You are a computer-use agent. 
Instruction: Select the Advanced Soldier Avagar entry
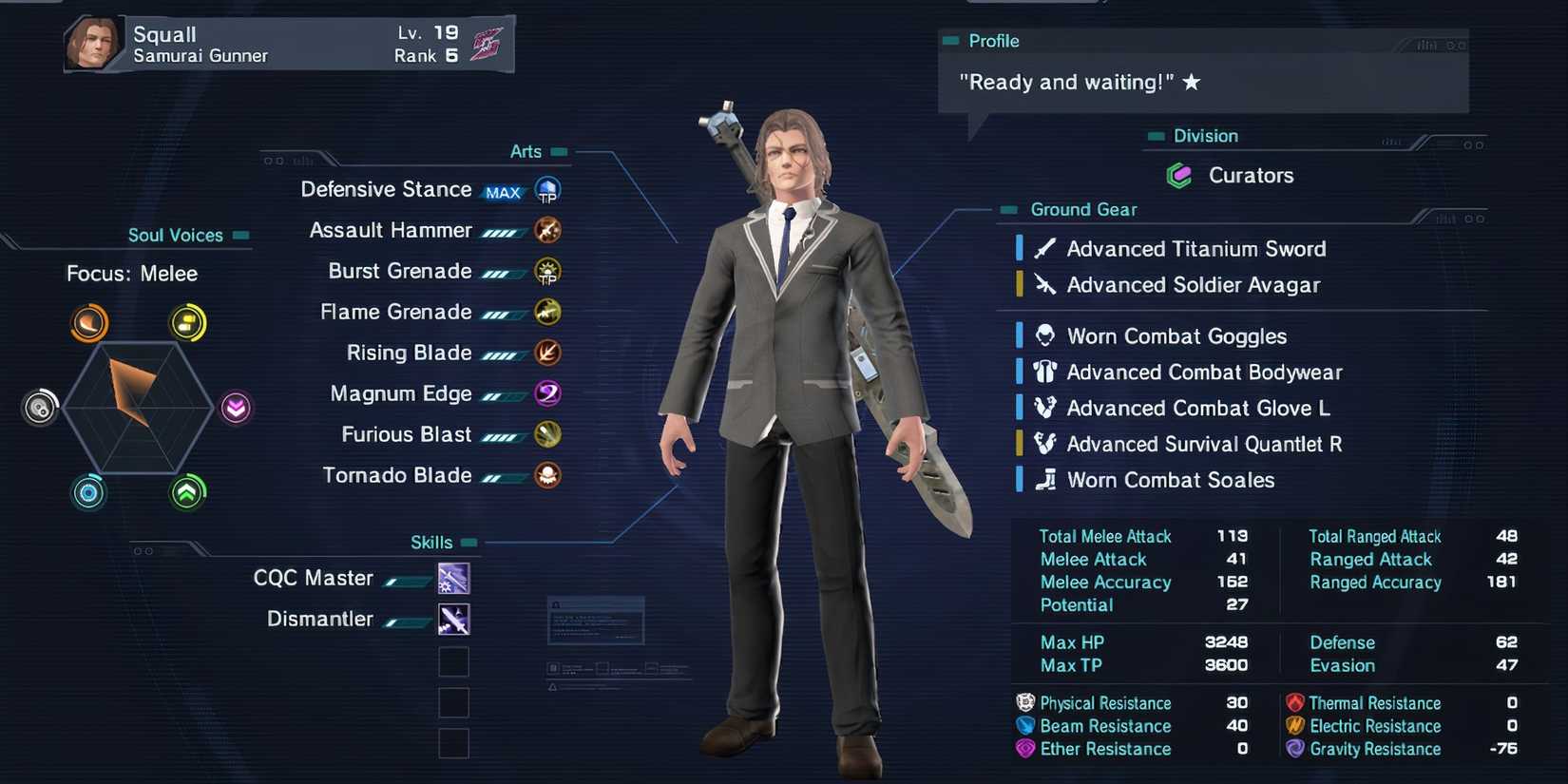(x=1194, y=284)
